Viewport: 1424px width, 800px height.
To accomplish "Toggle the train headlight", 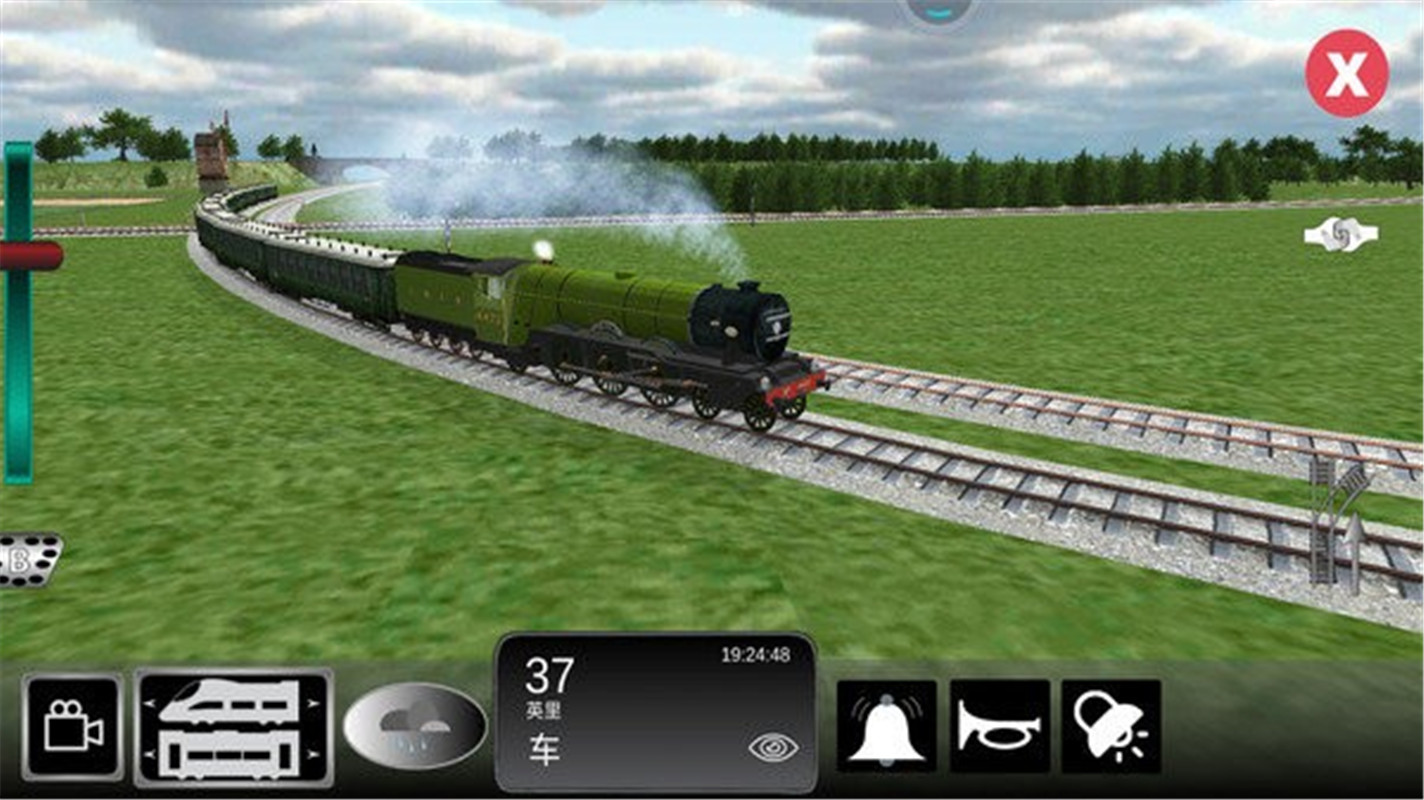I will [x=1110, y=727].
